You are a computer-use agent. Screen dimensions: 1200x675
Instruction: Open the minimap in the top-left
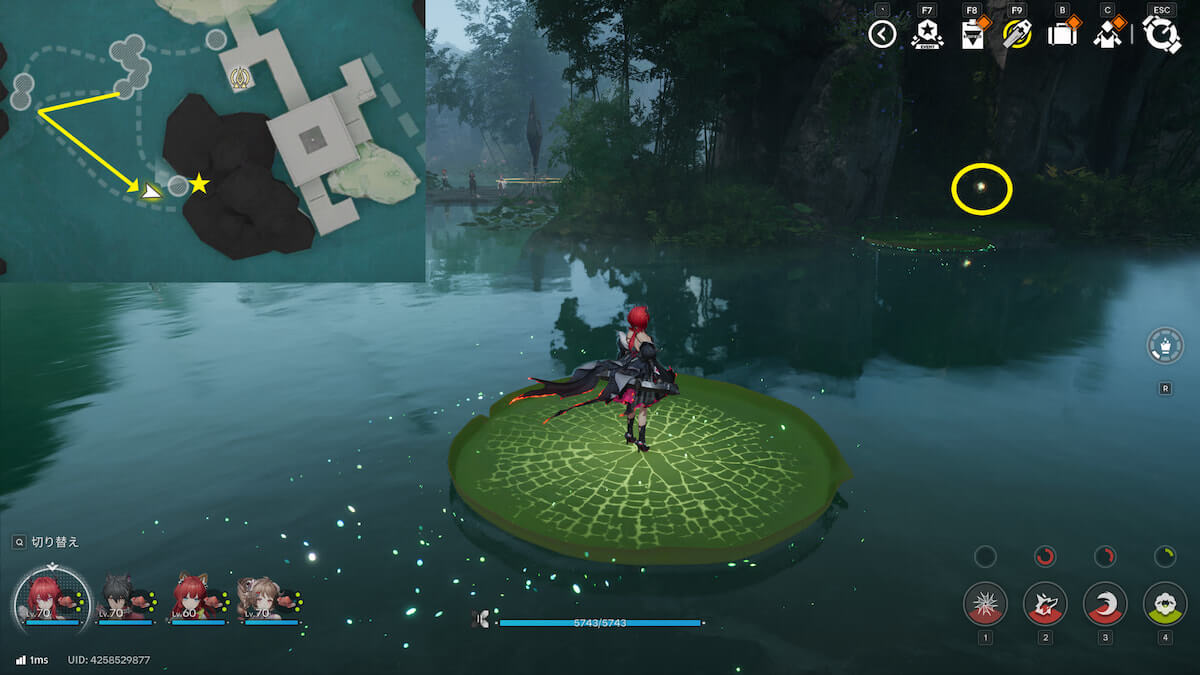[x=212, y=140]
